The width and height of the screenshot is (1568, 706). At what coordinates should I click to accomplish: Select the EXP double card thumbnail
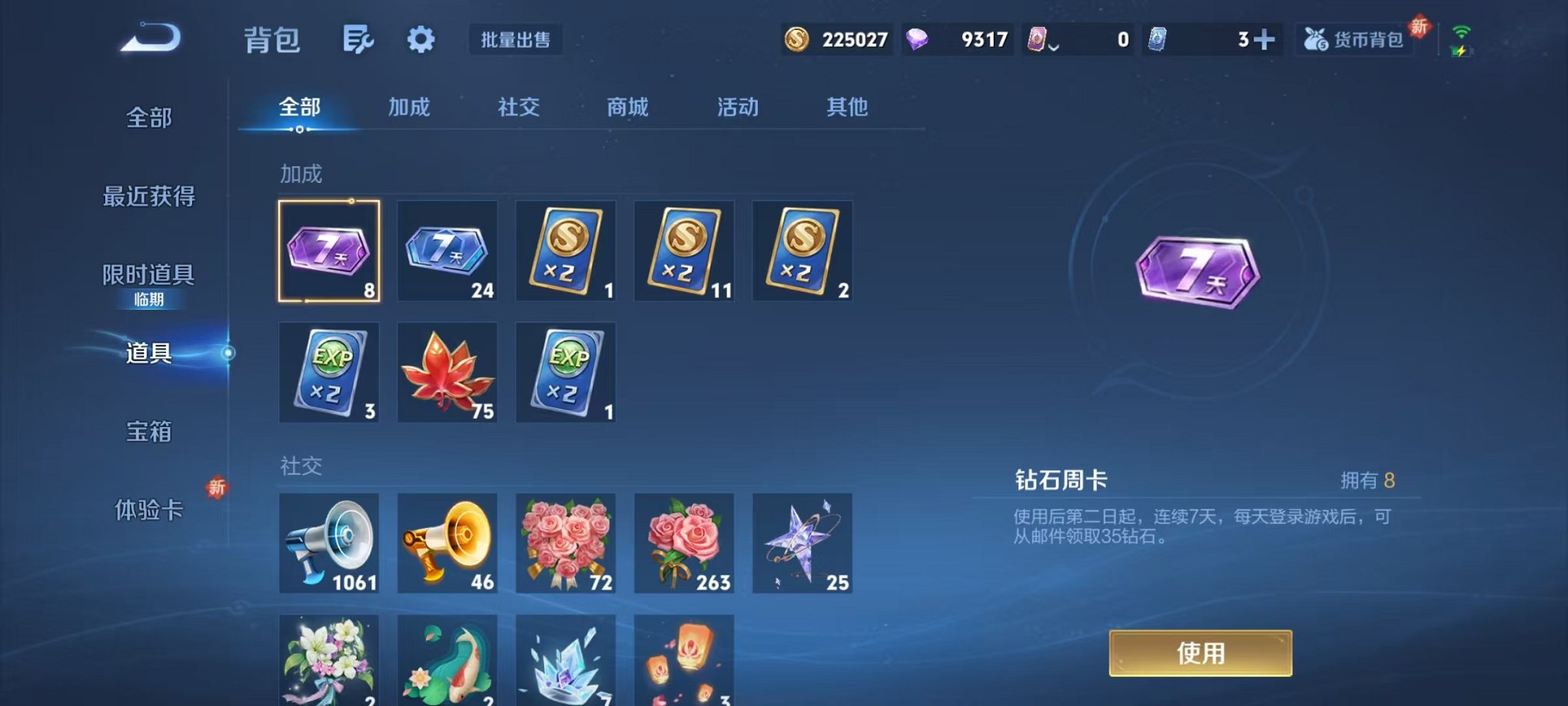tap(329, 372)
